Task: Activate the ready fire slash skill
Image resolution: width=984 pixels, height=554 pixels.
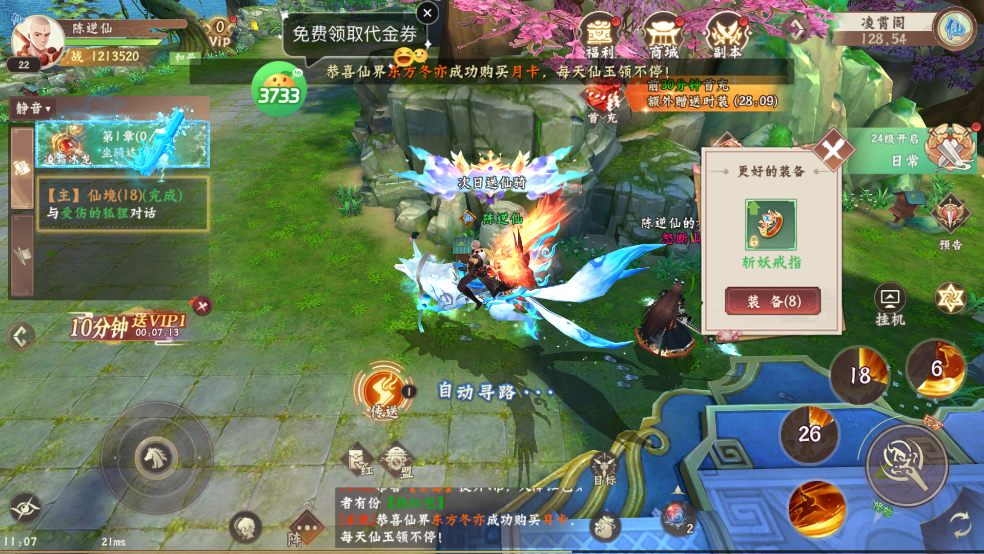Action: coord(817,508)
